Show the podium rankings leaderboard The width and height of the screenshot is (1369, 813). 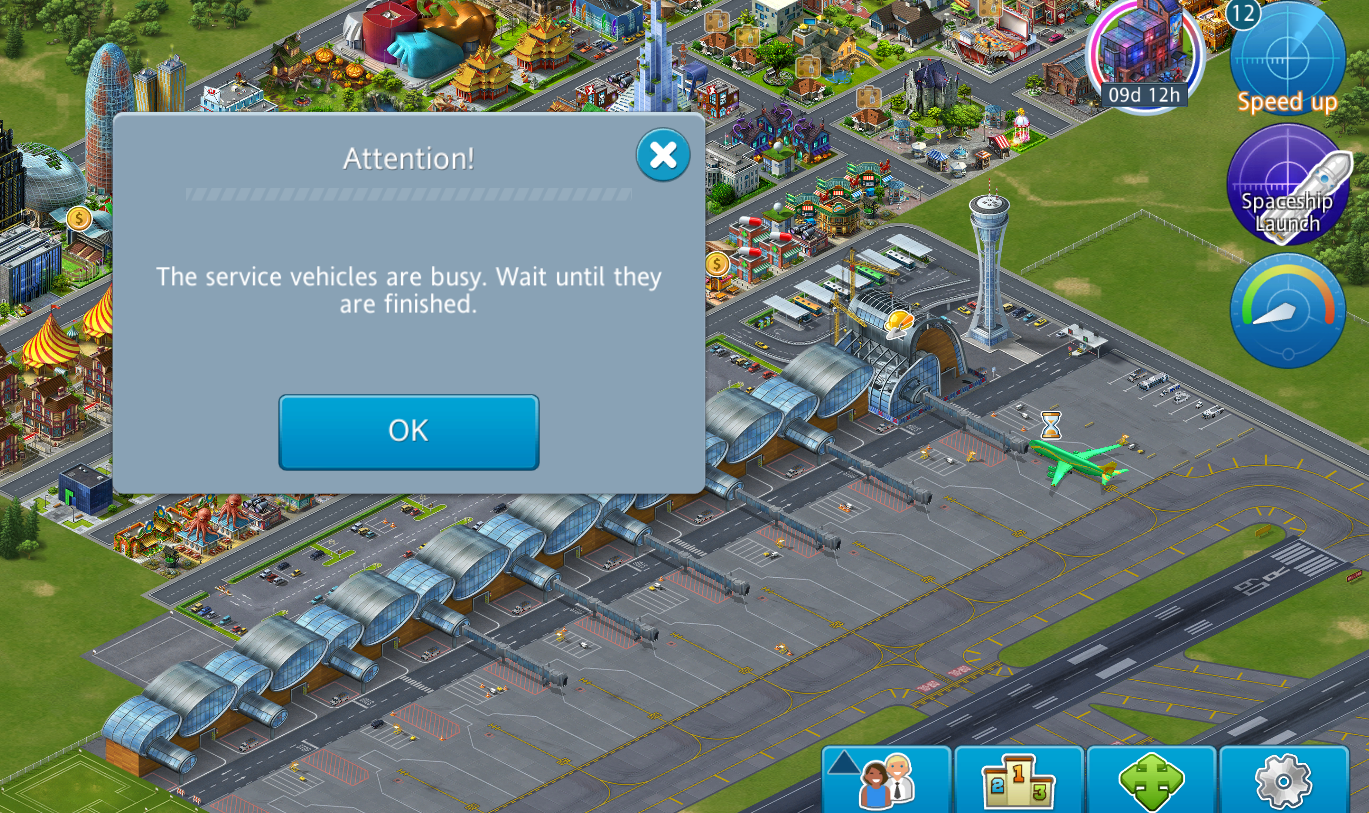1019,780
